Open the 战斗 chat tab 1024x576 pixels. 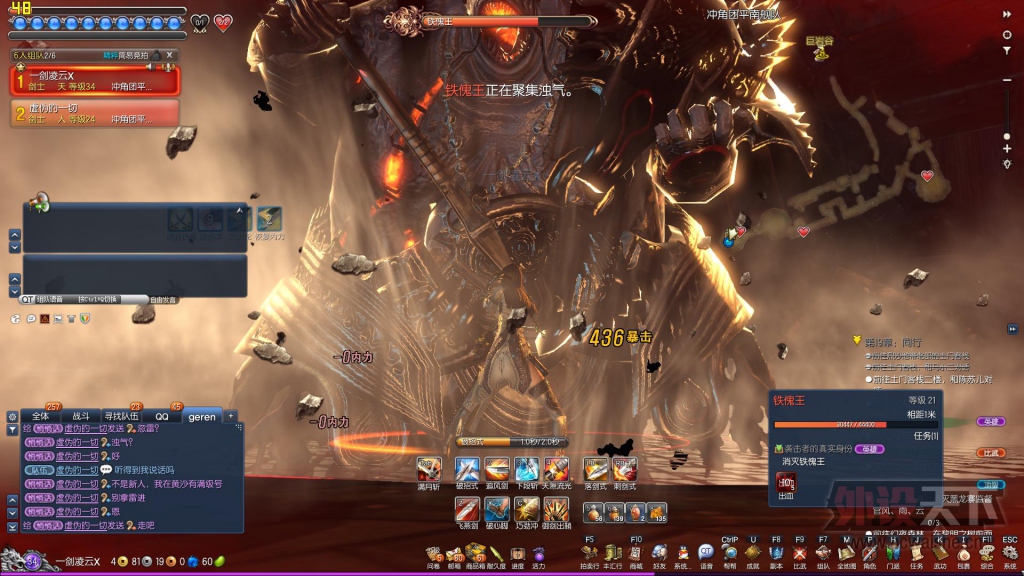(81, 416)
